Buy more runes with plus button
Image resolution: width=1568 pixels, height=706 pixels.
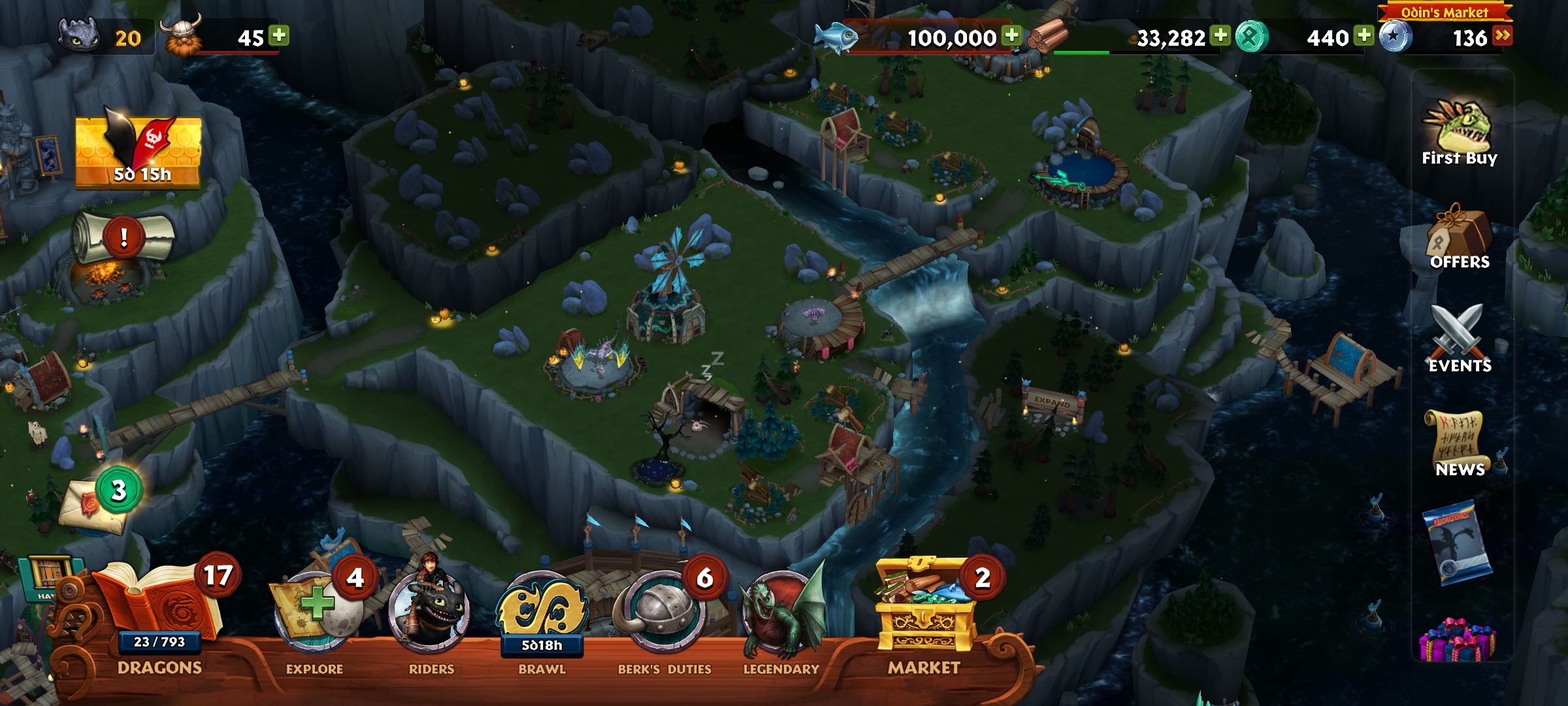(1364, 35)
